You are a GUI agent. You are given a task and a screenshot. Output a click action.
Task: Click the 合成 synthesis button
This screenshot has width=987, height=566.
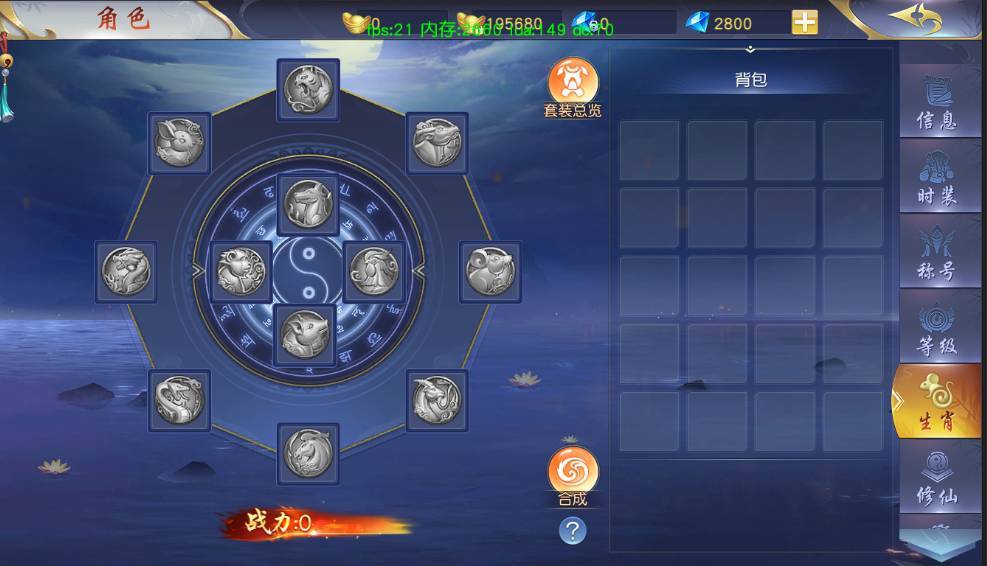pos(573,473)
